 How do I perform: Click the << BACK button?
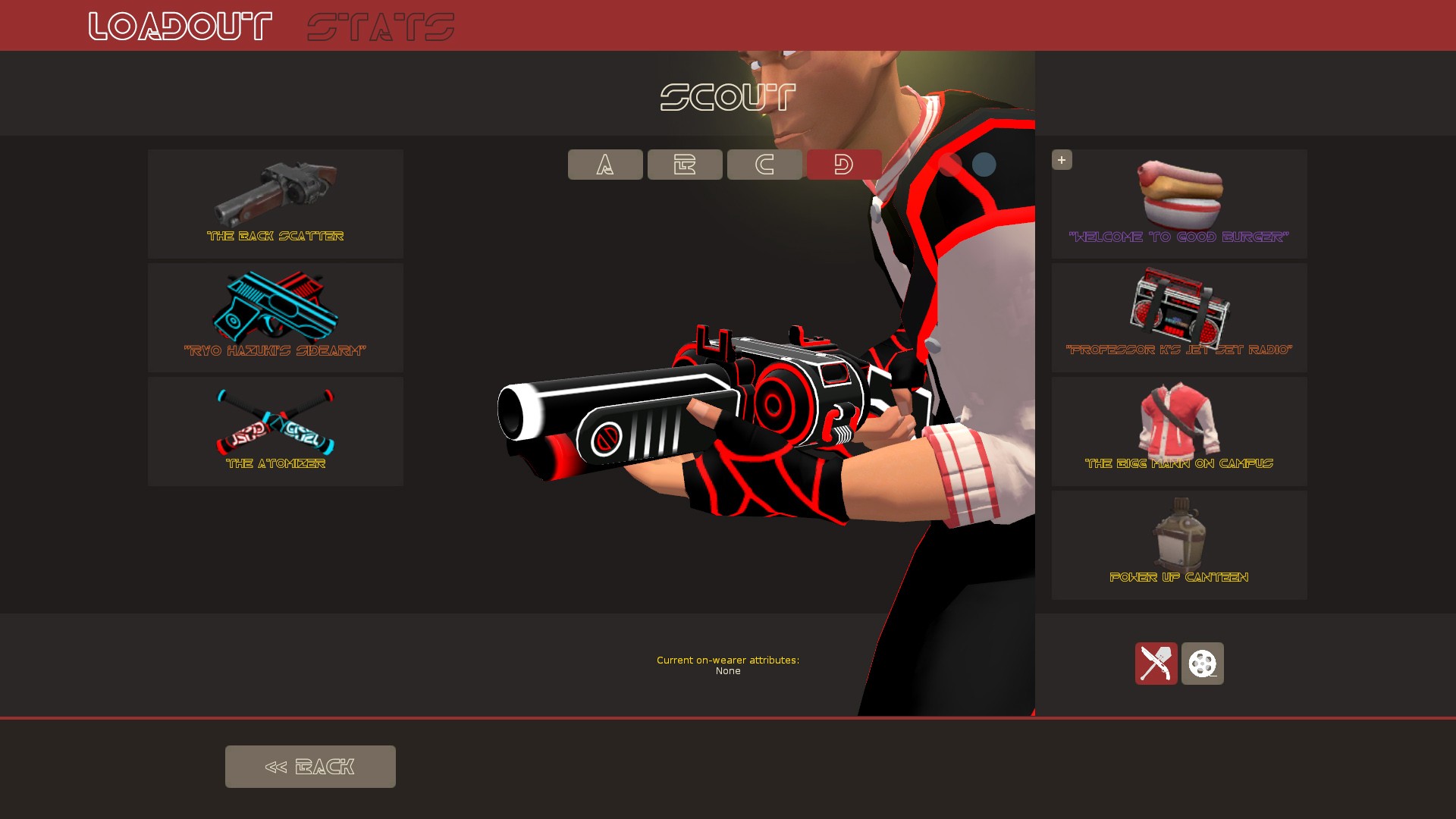click(x=310, y=766)
